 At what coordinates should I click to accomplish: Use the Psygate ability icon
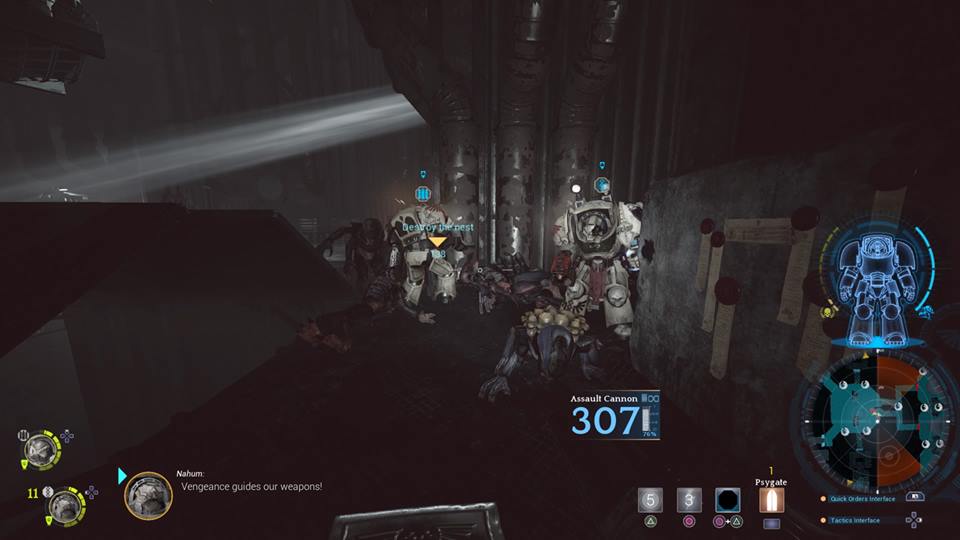(770, 499)
